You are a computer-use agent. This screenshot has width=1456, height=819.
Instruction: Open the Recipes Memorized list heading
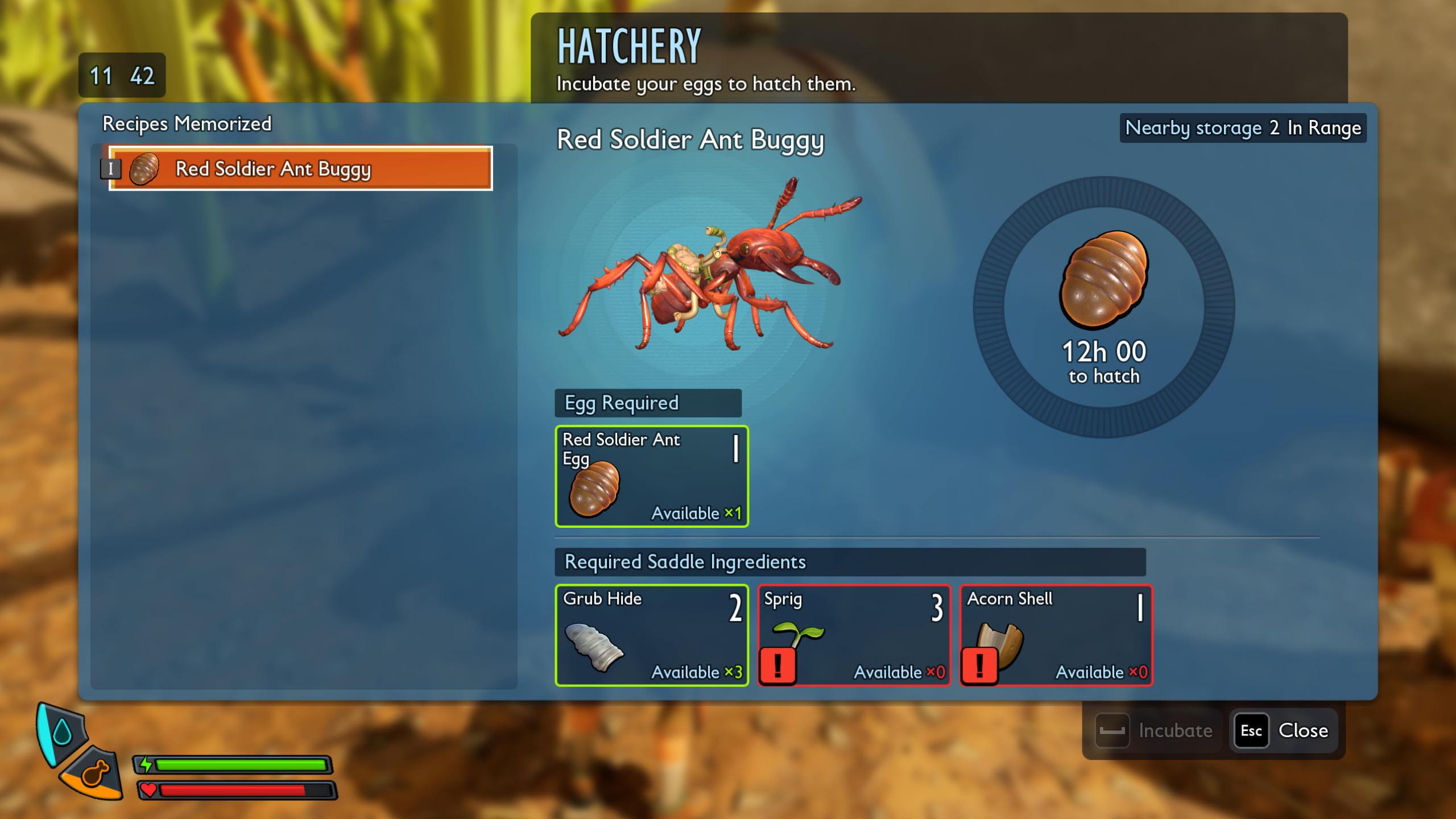(x=188, y=123)
